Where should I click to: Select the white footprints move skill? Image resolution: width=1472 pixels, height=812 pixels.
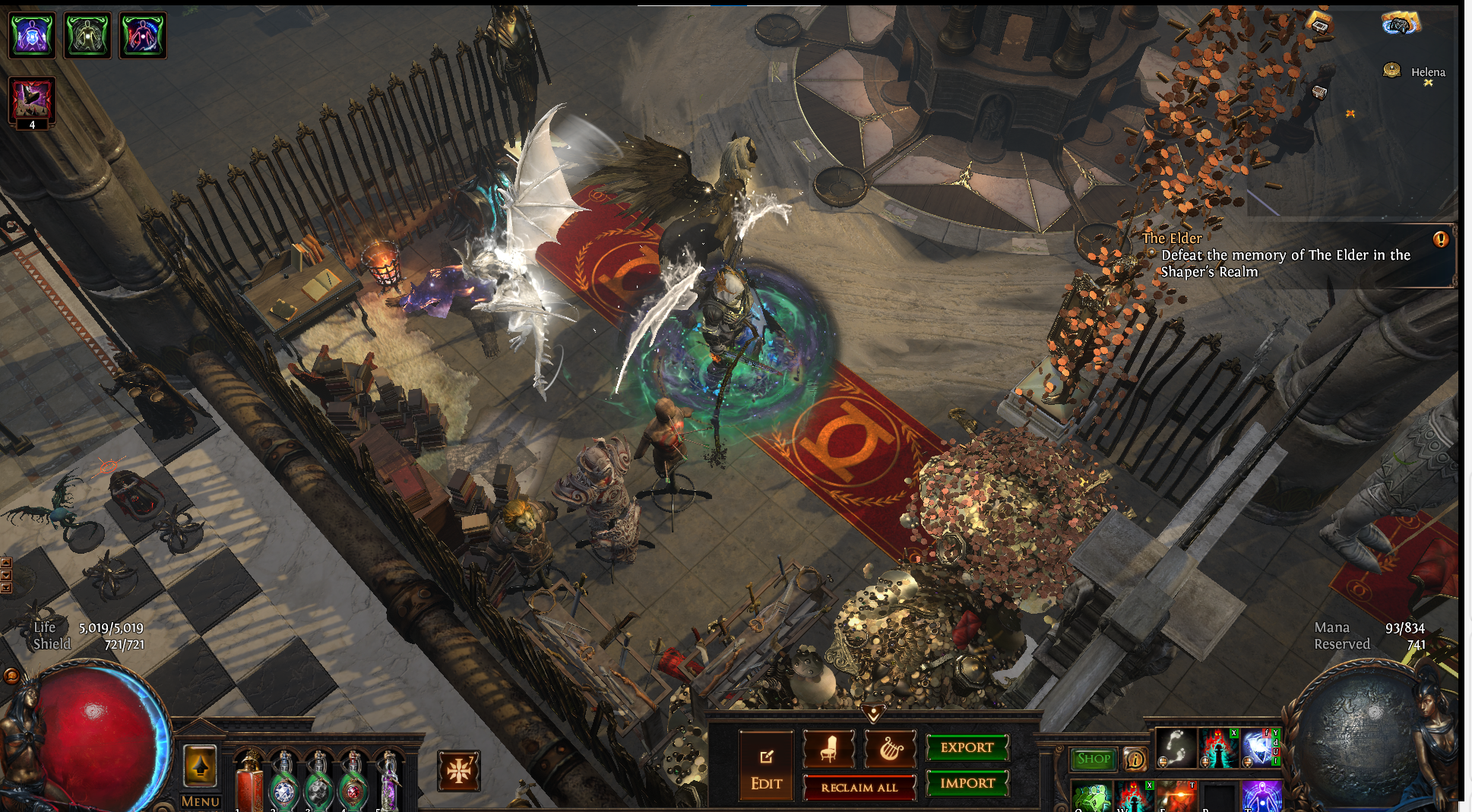tap(1175, 747)
